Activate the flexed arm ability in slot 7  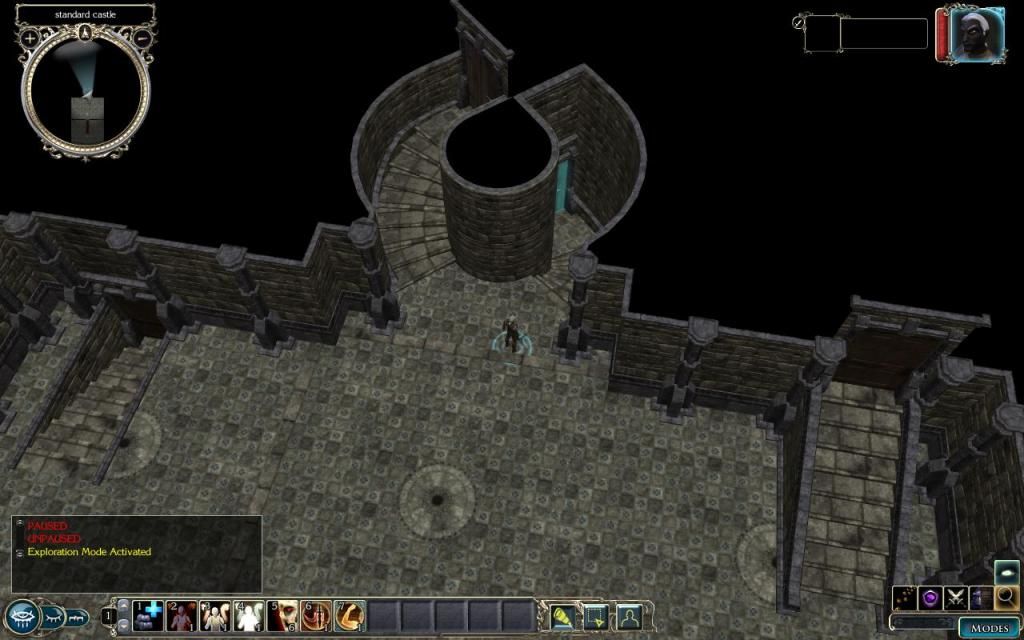pyautogui.click(x=349, y=616)
